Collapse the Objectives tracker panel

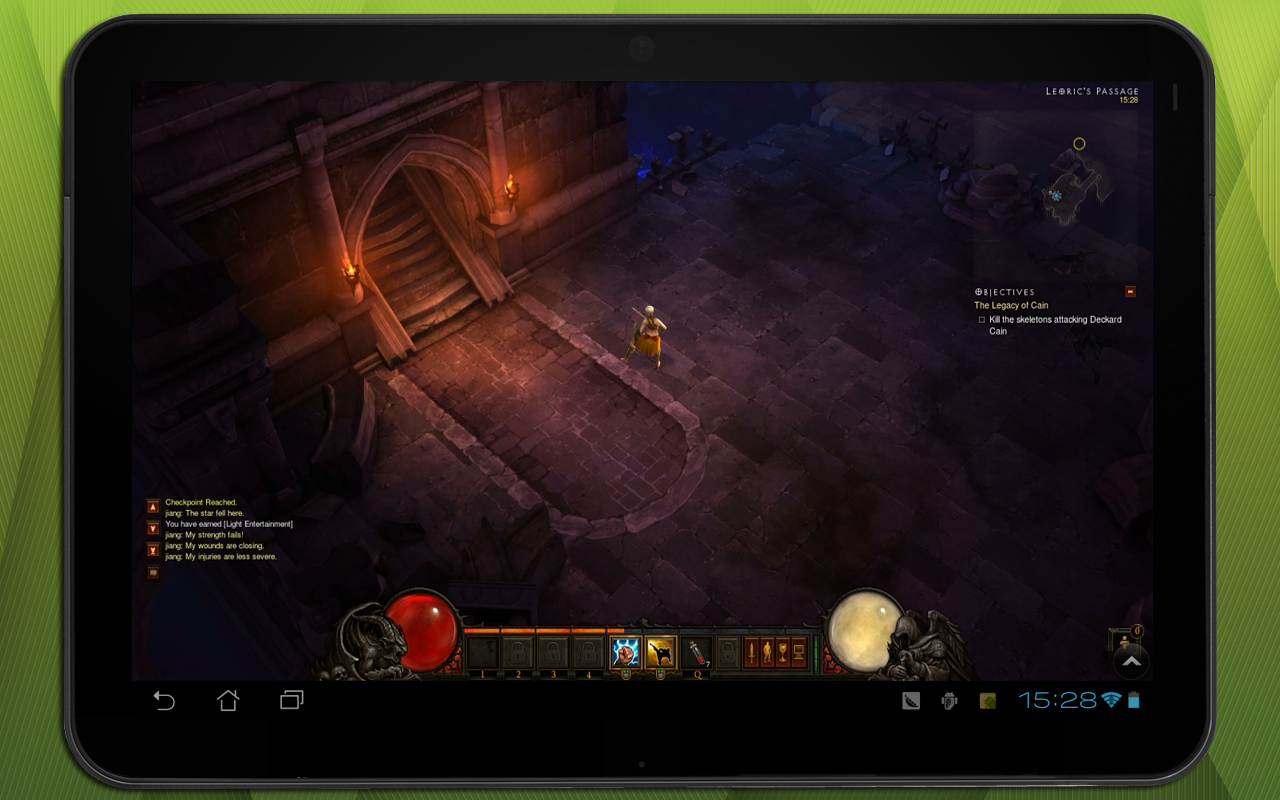(x=1130, y=292)
